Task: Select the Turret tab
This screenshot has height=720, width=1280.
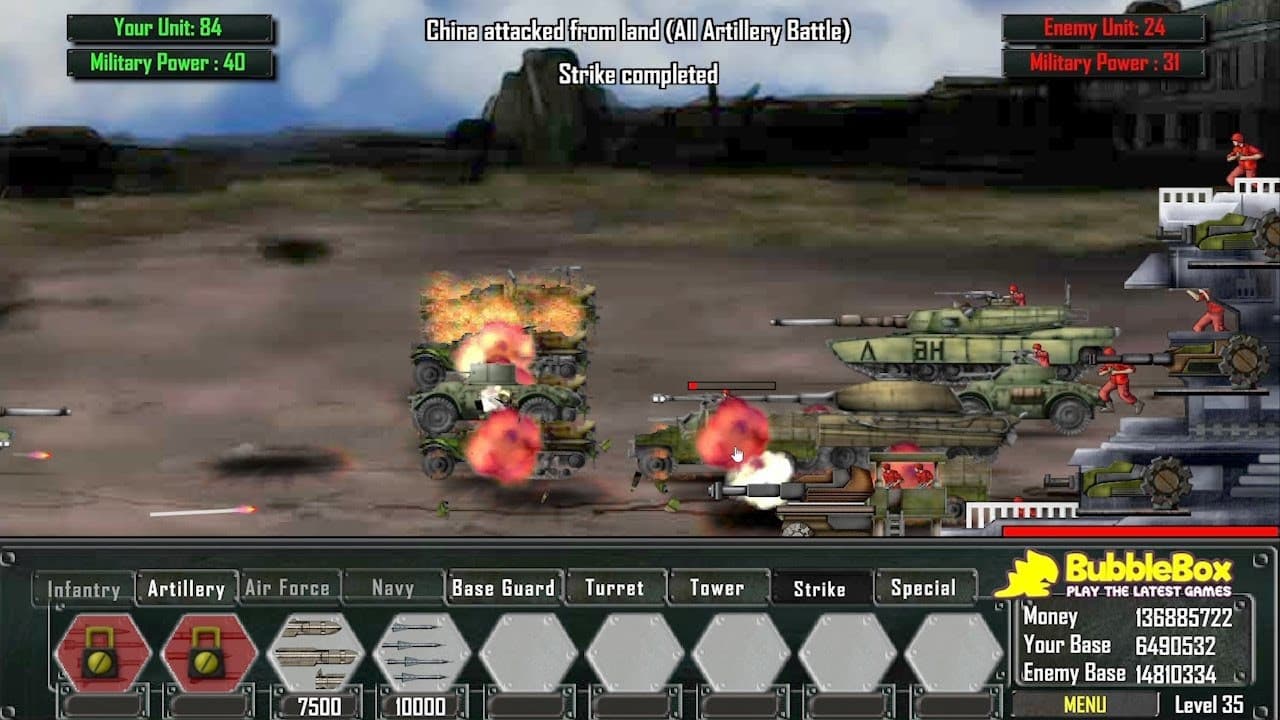Action: (614, 589)
